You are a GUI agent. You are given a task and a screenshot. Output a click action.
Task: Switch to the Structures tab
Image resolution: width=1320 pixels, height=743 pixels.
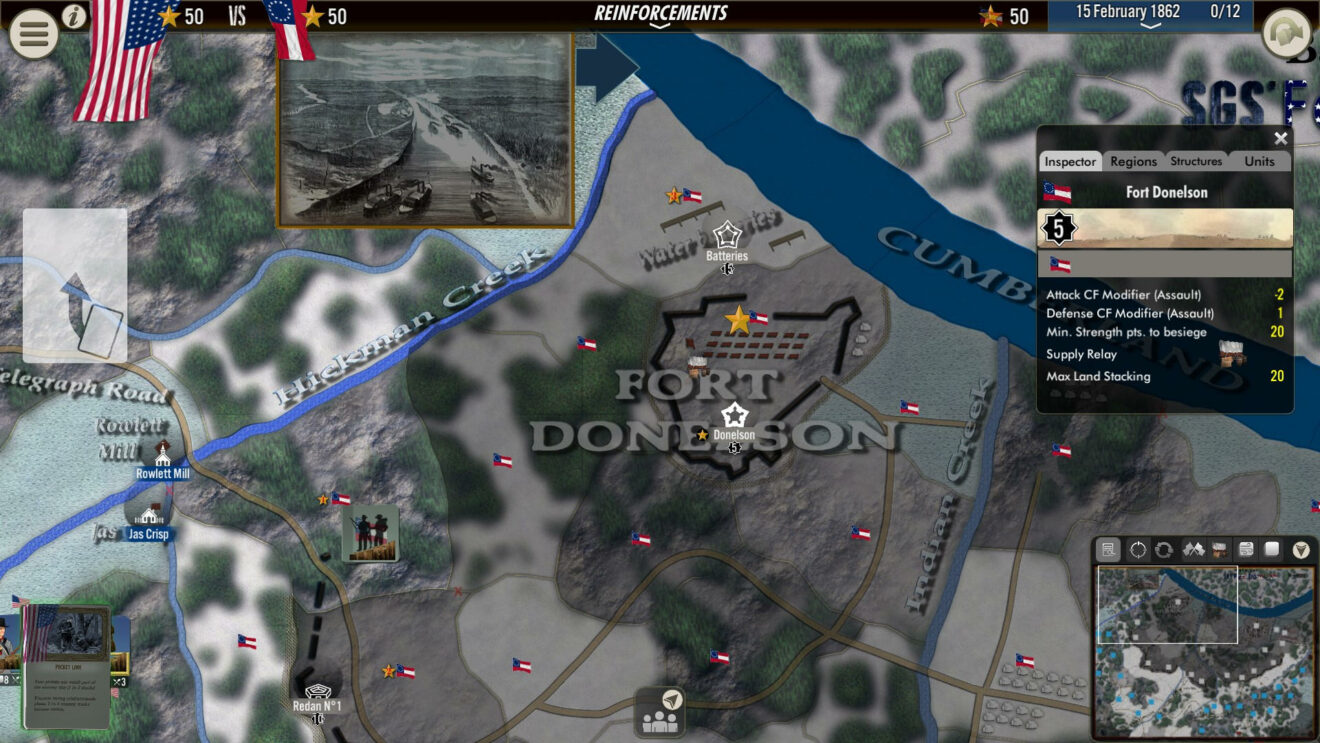tap(1196, 161)
